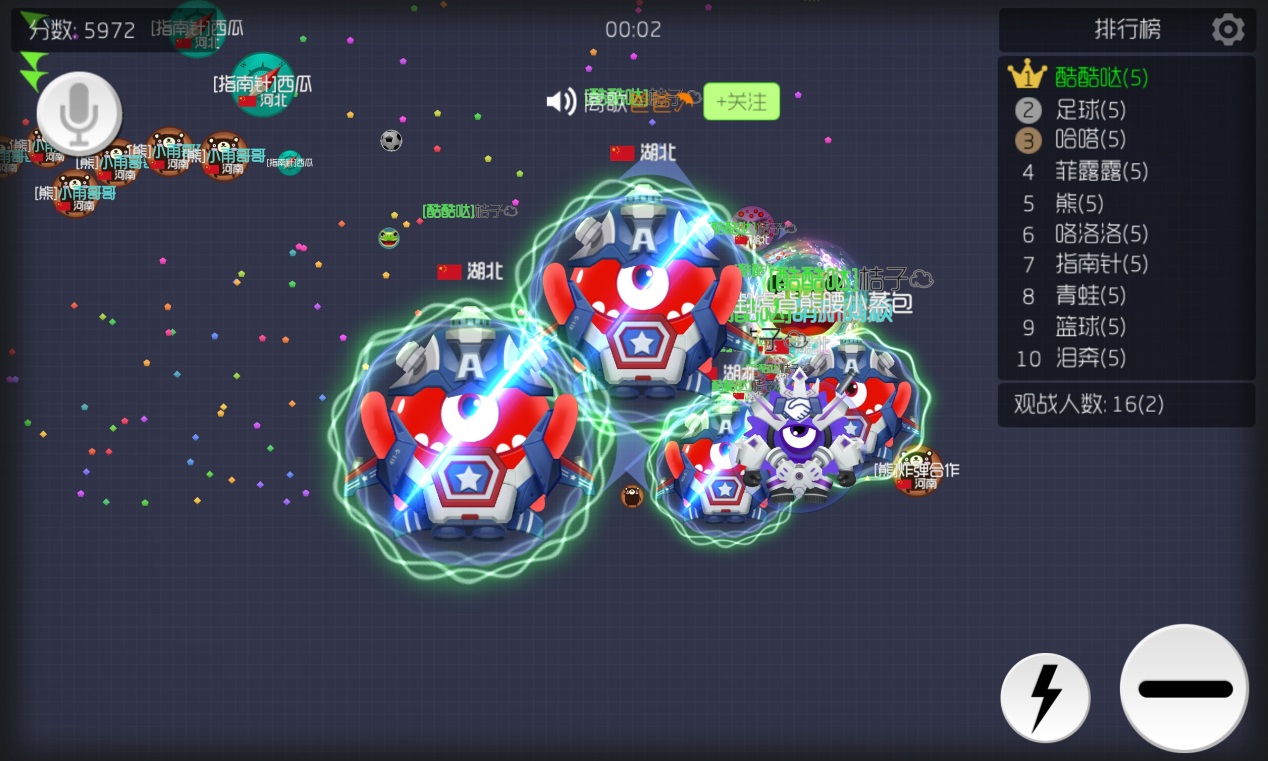
Task: Choose 哈嗒 in the ranking list
Action: click(1090, 140)
